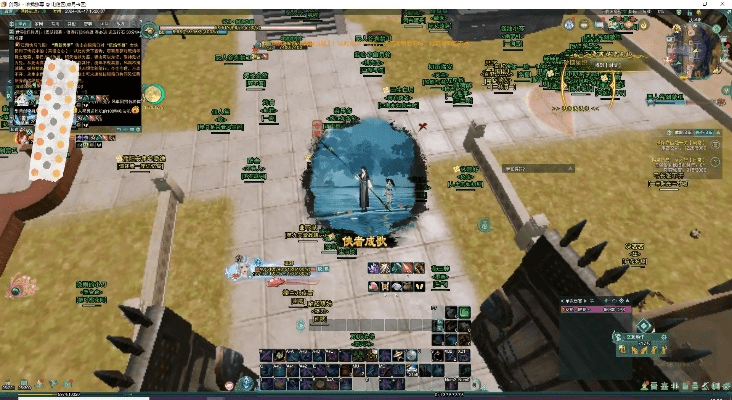This screenshot has height=400, width=732.
Task: Click the red round button at hotbar's left end
Action: point(230,384)
